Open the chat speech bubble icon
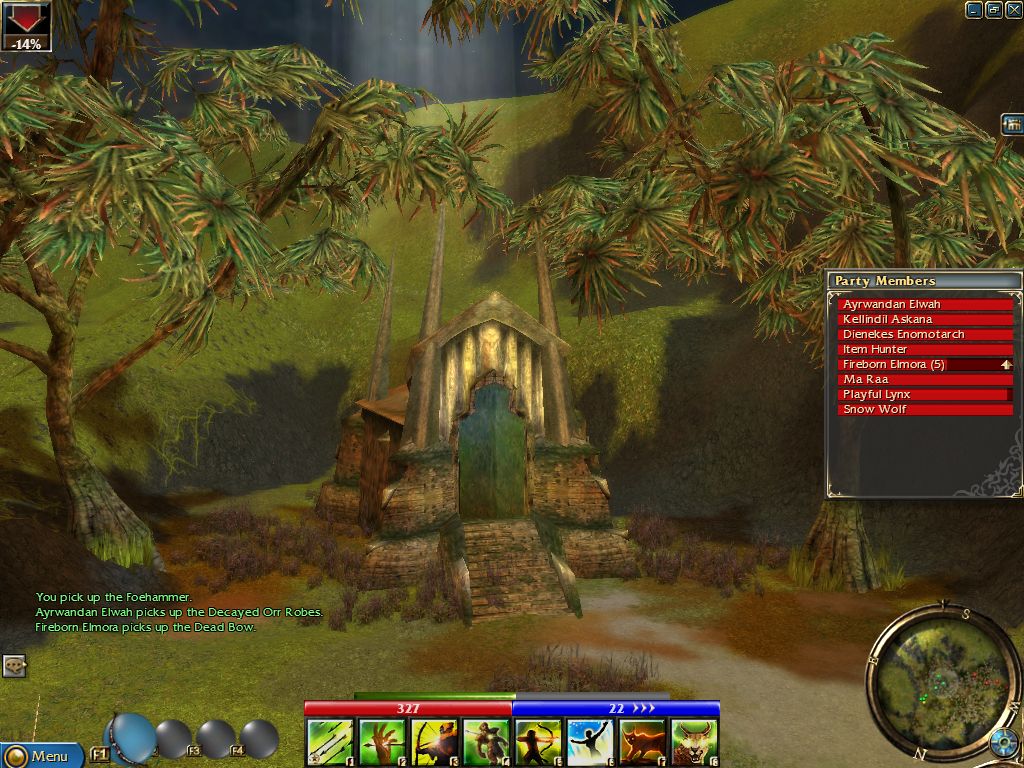This screenshot has height=768, width=1024. pyautogui.click(x=14, y=666)
